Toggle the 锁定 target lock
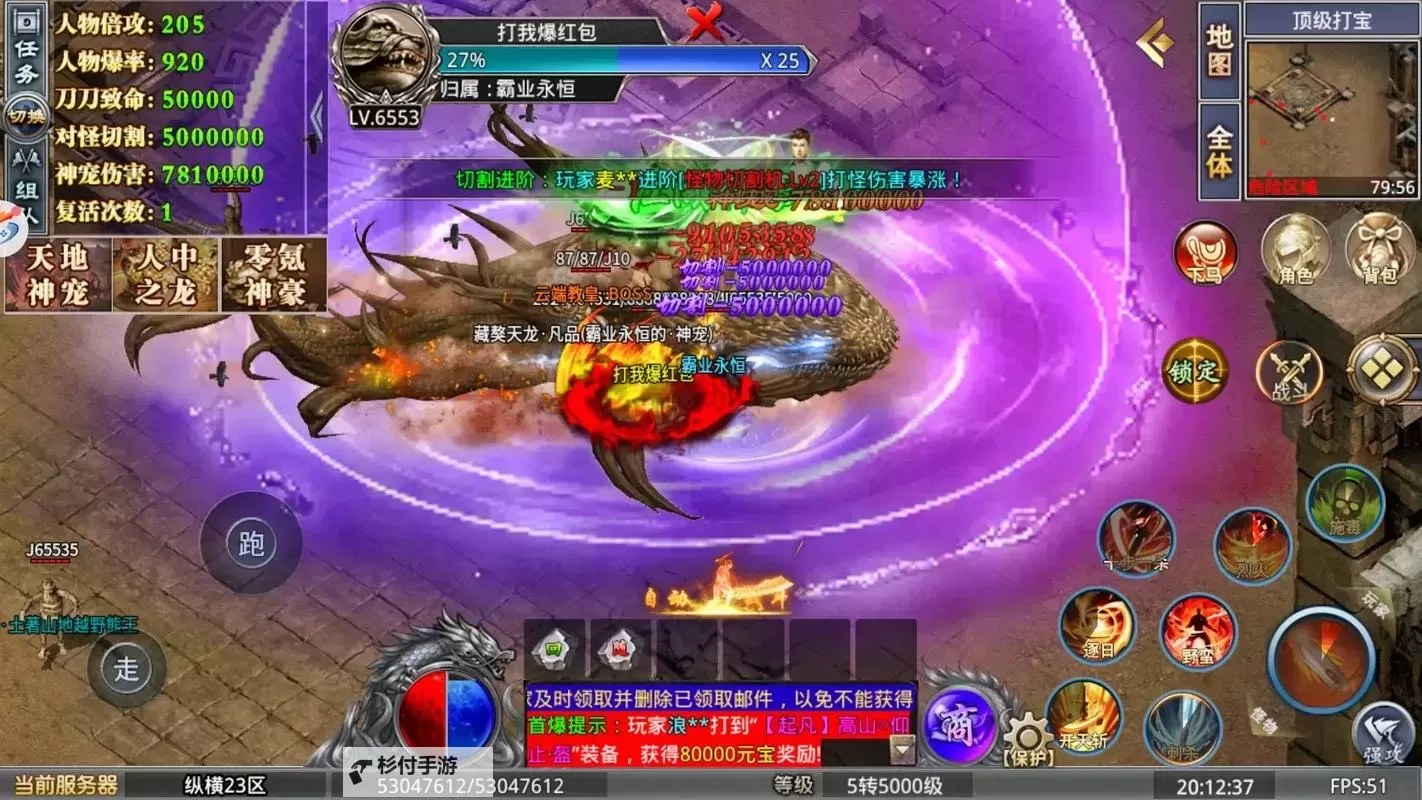 pyautogui.click(x=1194, y=370)
